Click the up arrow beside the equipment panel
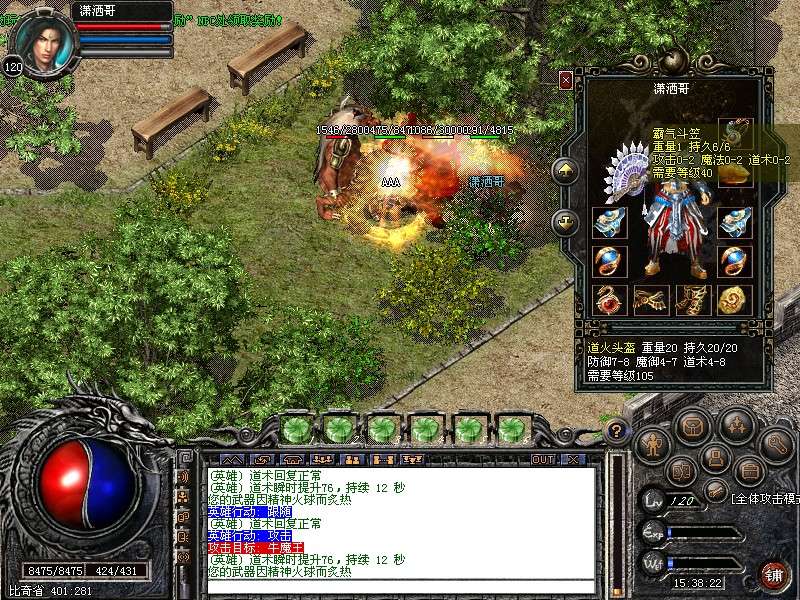 coord(566,171)
